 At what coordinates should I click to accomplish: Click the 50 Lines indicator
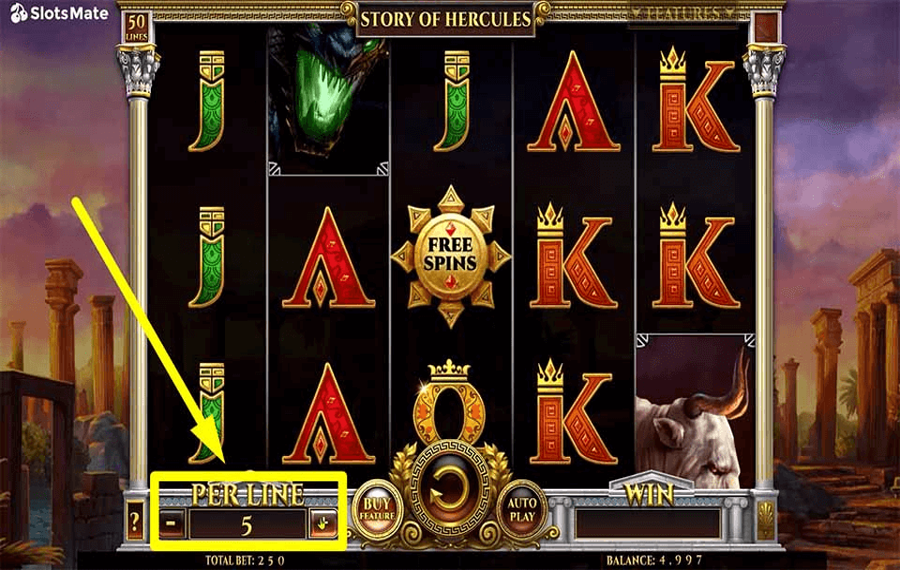pyautogui.click(x=137, y=27)
